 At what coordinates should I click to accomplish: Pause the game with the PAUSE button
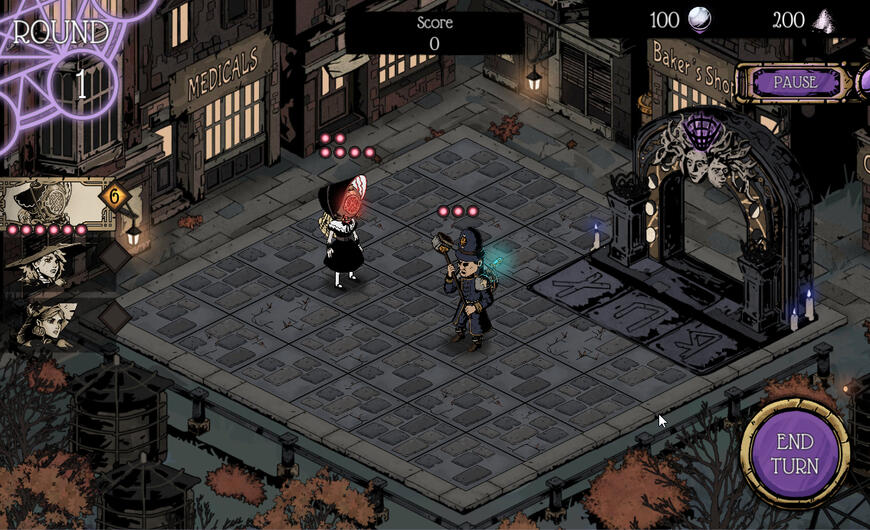796,82
